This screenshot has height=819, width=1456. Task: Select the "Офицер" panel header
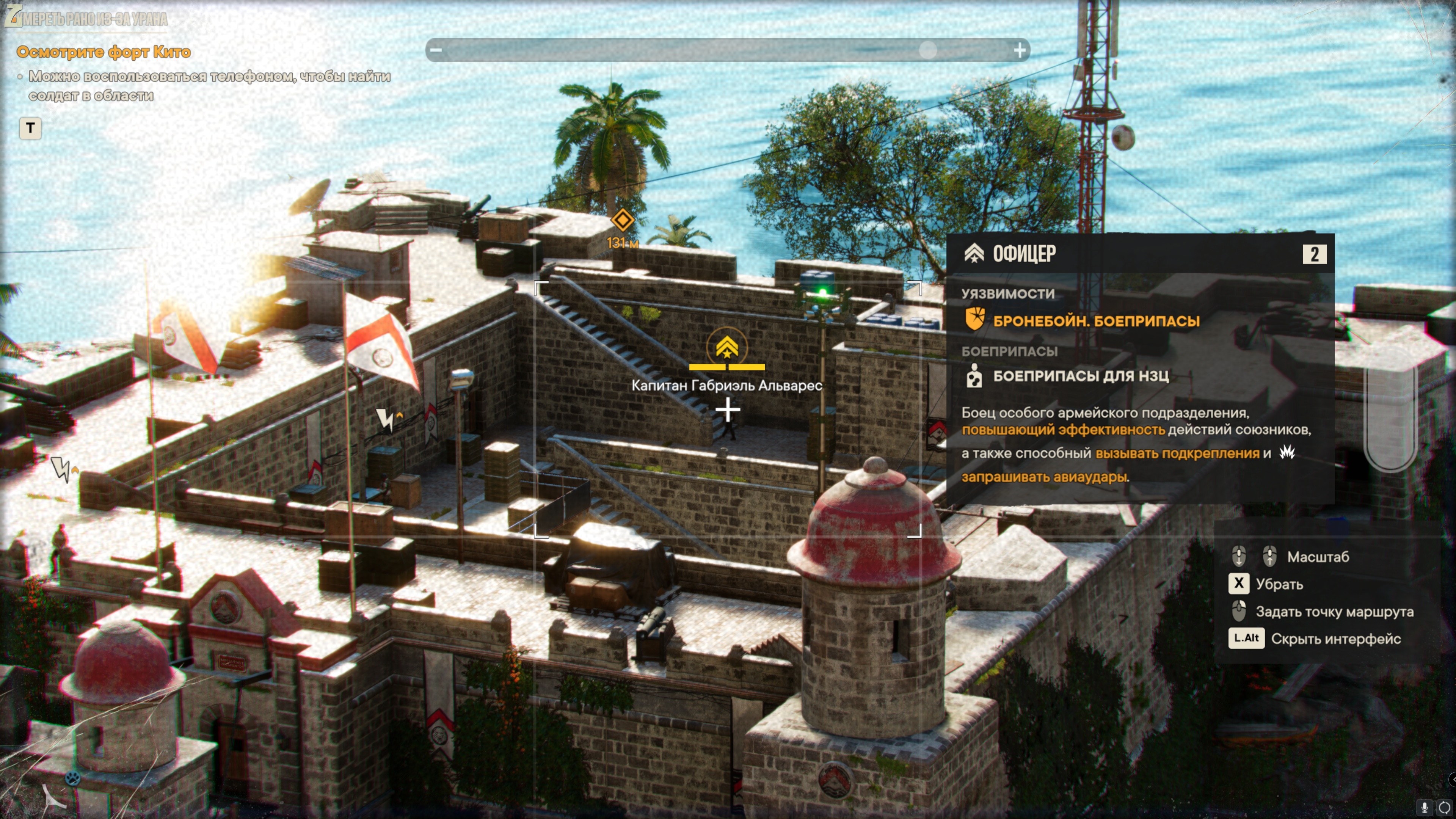1024,254
